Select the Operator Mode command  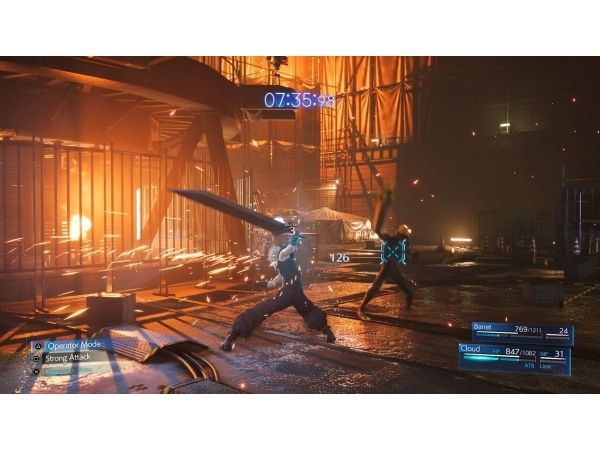tap(73, 345)
